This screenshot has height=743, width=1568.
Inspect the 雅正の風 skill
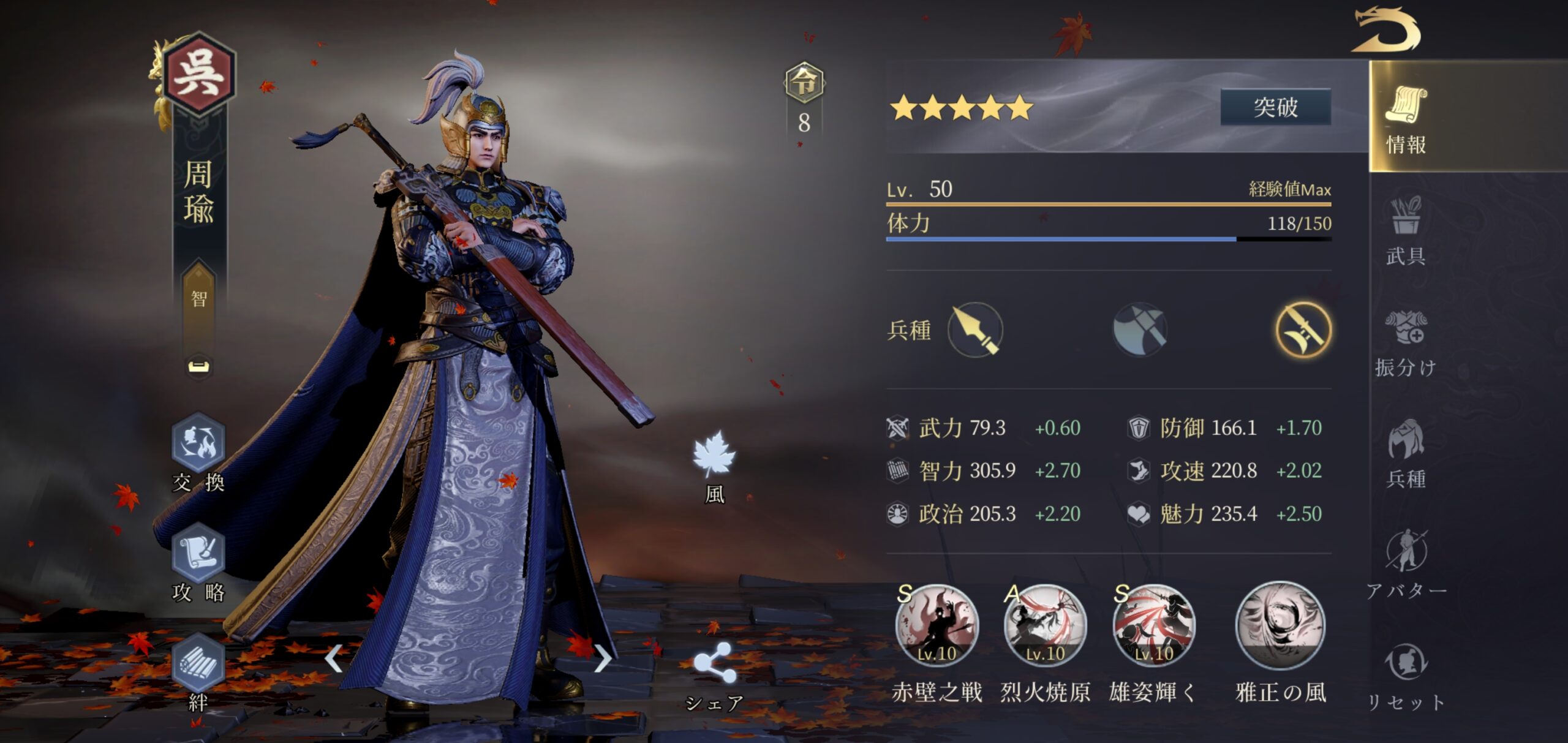click(1280, 626)
